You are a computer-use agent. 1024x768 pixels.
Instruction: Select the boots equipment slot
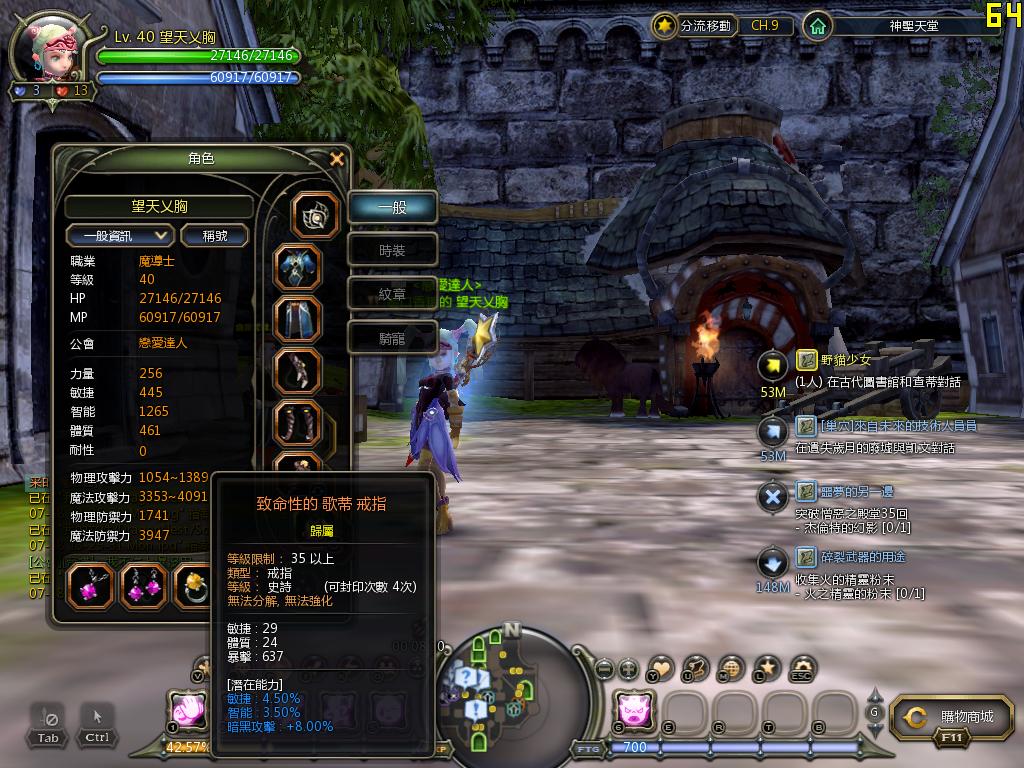pos(298,424)
